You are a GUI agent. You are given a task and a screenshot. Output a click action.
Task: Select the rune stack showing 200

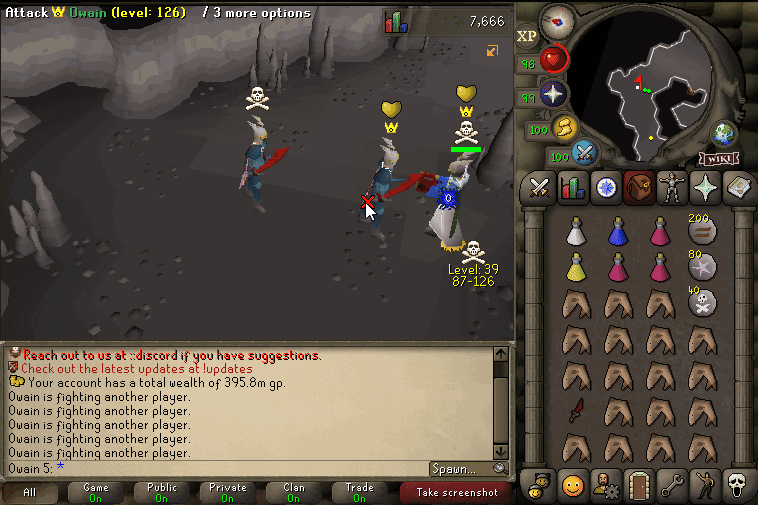point(702,231)
